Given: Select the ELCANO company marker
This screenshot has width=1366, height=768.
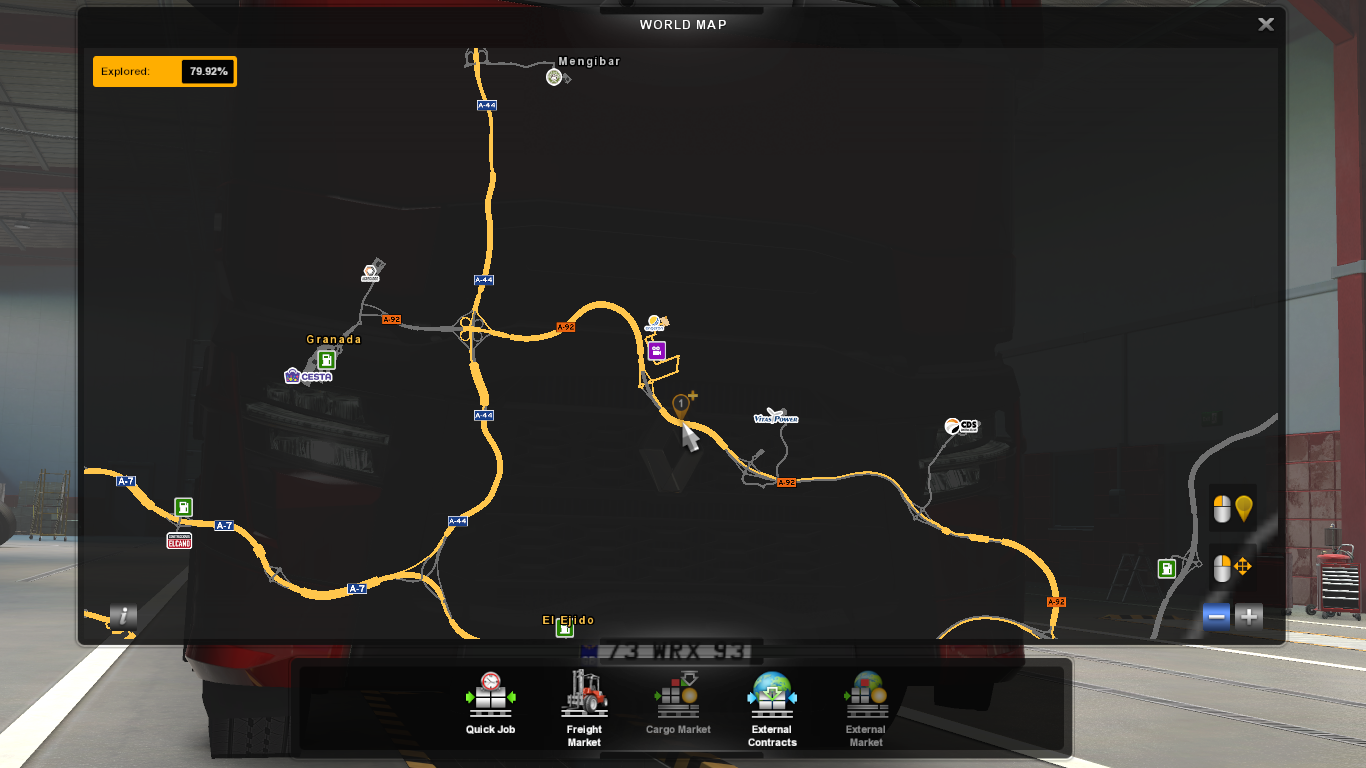Looking at the screenshot, I should [x=179, y=541].
